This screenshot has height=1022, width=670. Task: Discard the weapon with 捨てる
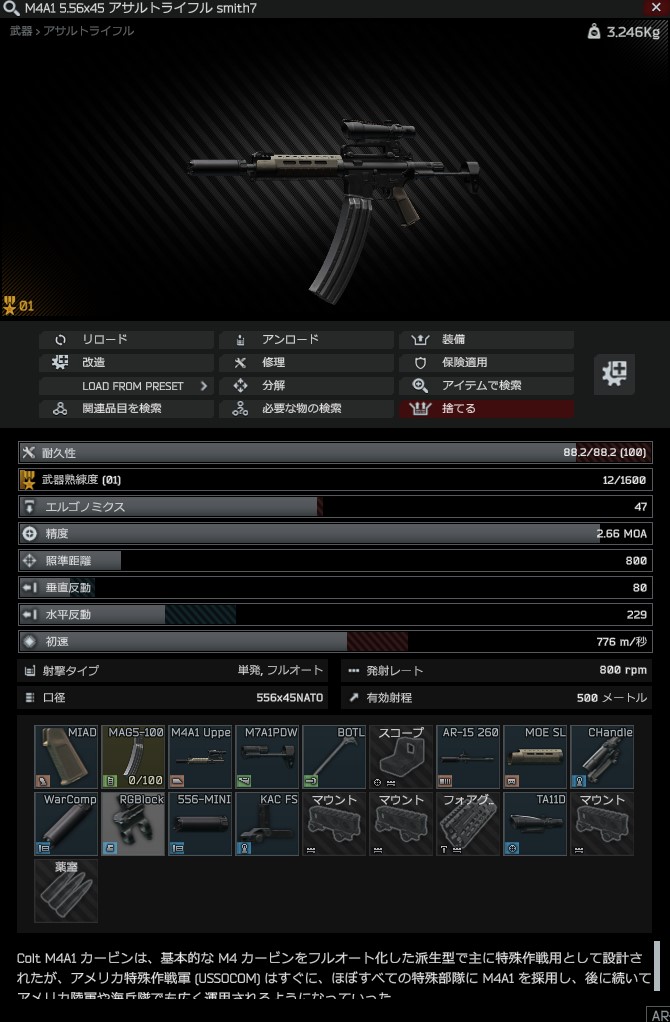point(486,409)
